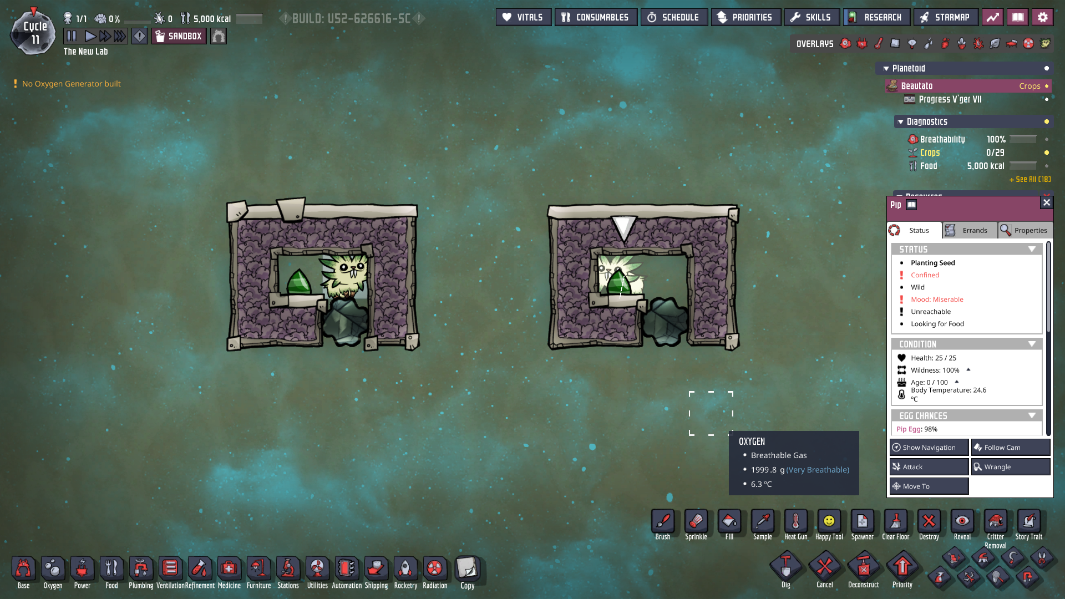This screenshot has width=1065, height=599.
Task: Open the Oxygen build category
Action: coord(53,570)
